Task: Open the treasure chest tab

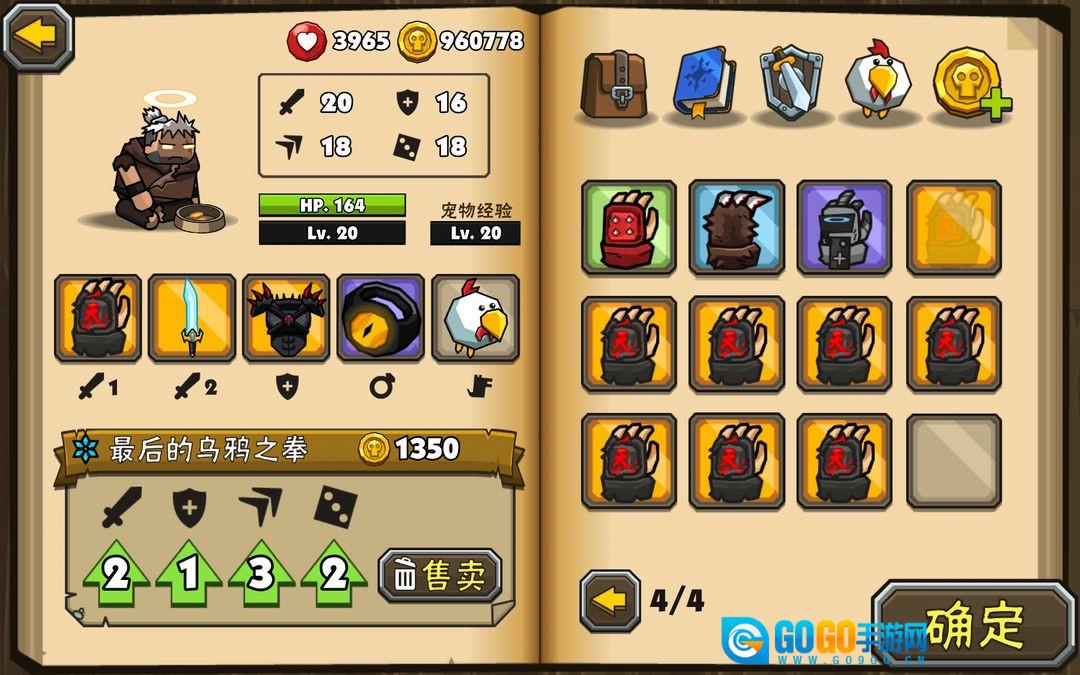Action: pyautogui.click(x=615, y=82)
